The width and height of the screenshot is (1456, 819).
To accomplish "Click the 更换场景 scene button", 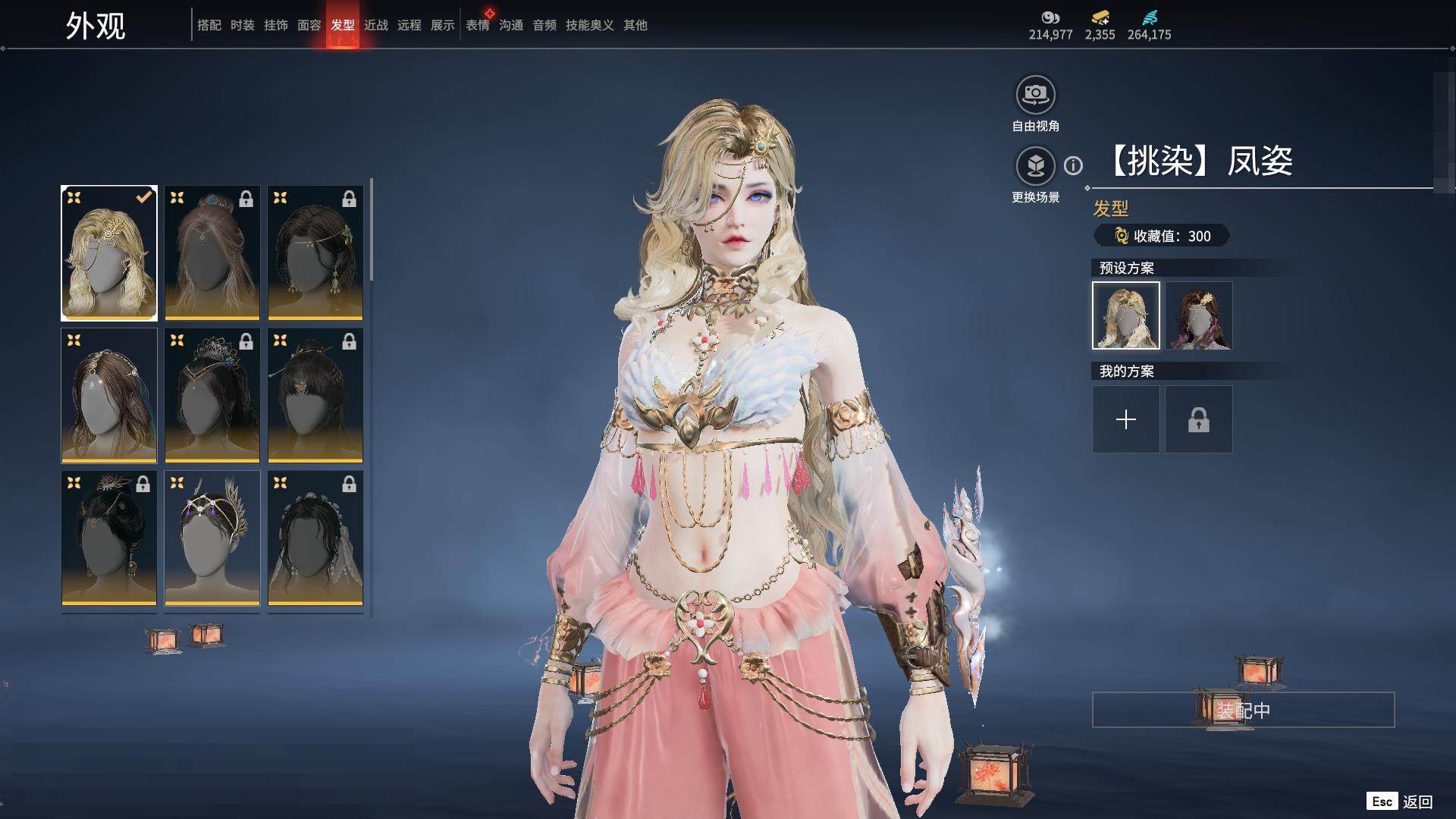I will [1035, 166].
